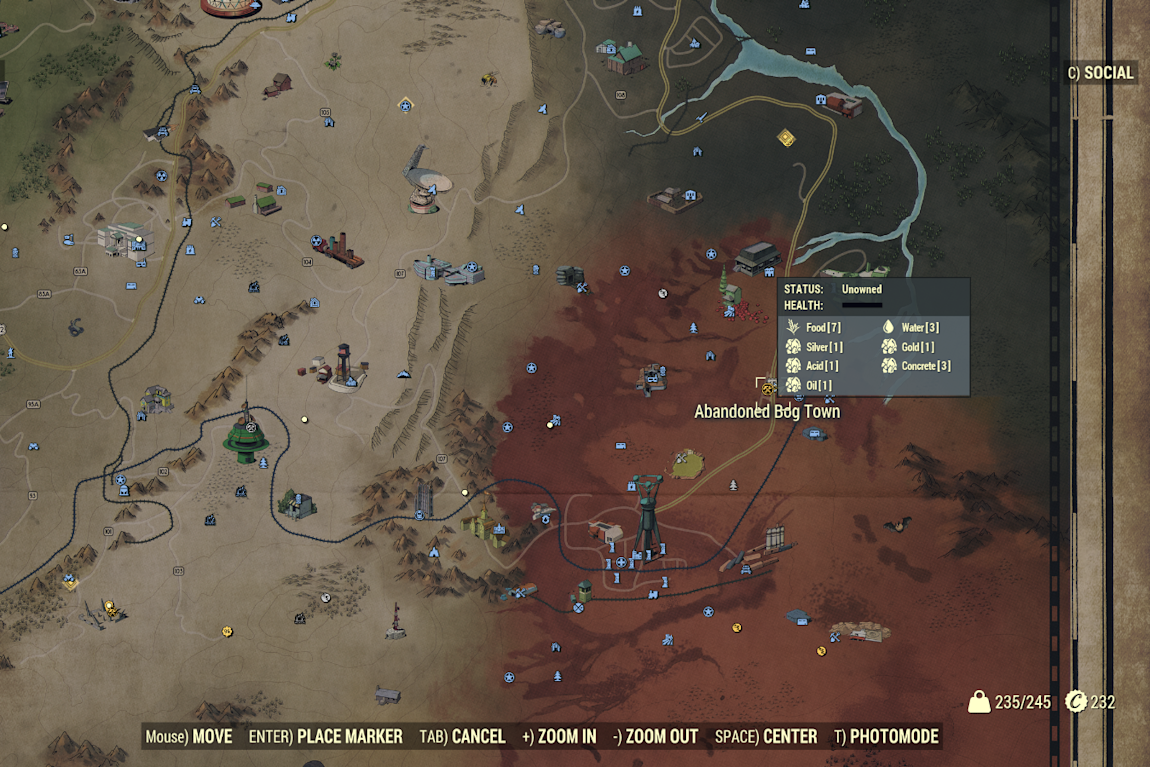Select the red smokestack factory marker
This screenshot has width=1150, height=767.
pyautogui.click(x=343, y=249)
